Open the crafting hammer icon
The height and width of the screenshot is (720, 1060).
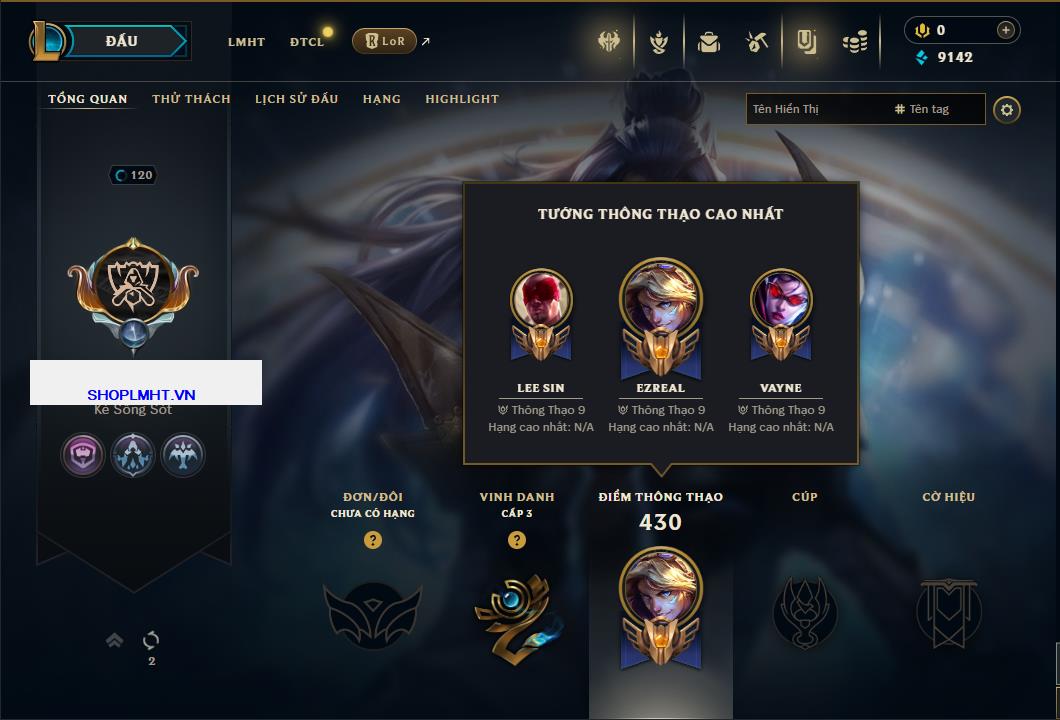point(756,42)
